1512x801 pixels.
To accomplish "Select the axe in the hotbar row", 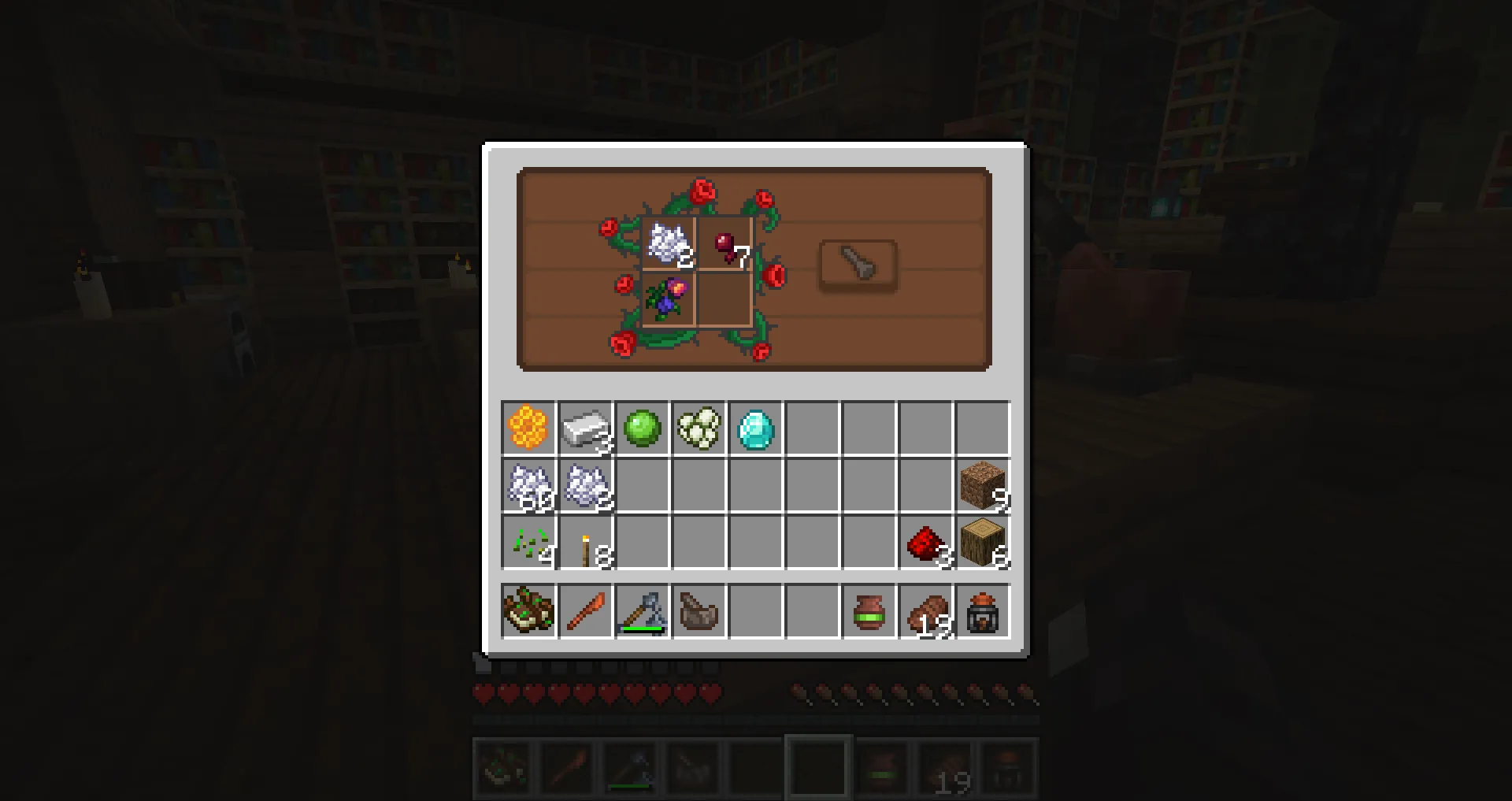I will coord(643,612).
